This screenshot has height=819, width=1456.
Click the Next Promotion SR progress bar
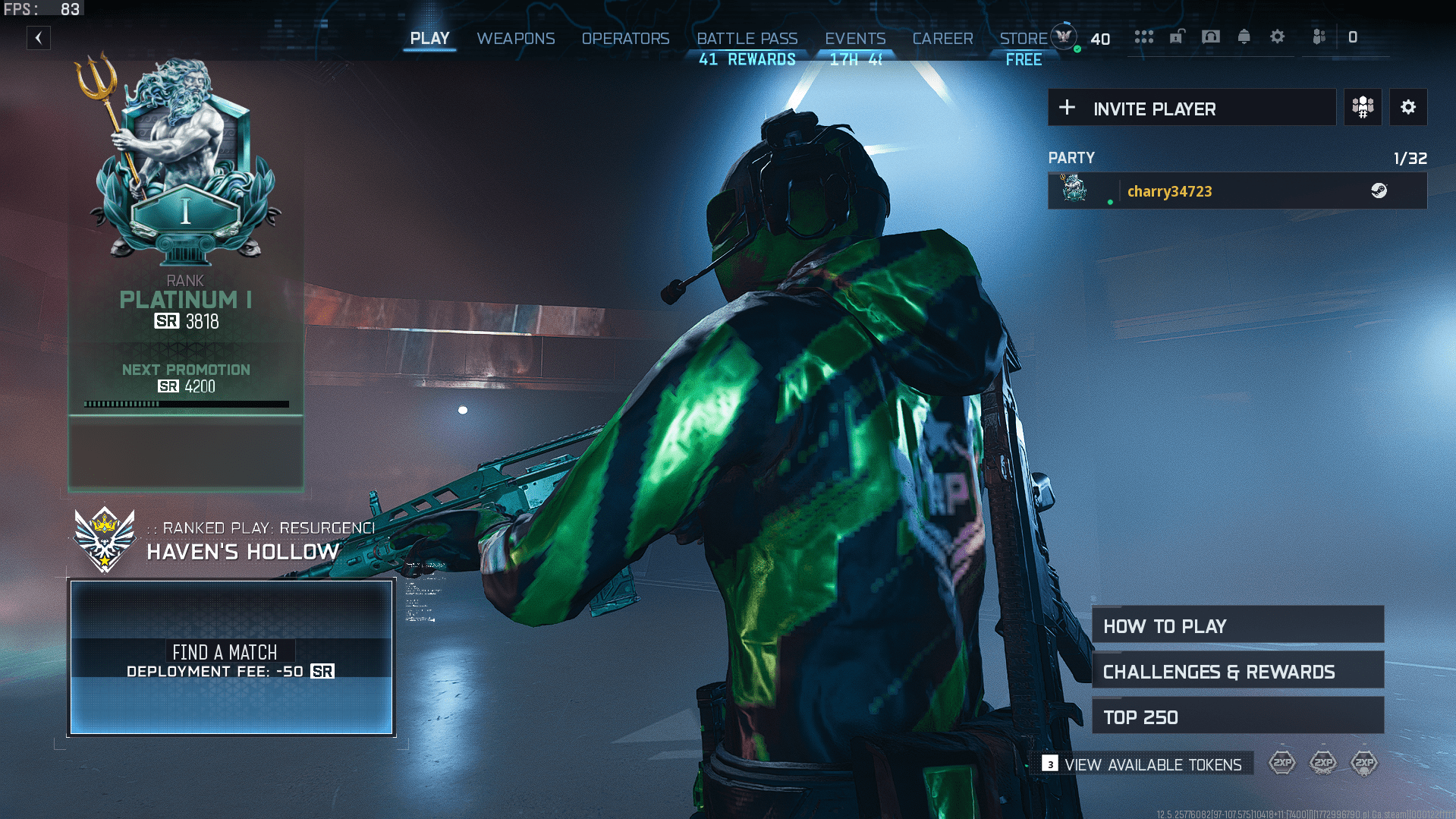pos(186,403)
